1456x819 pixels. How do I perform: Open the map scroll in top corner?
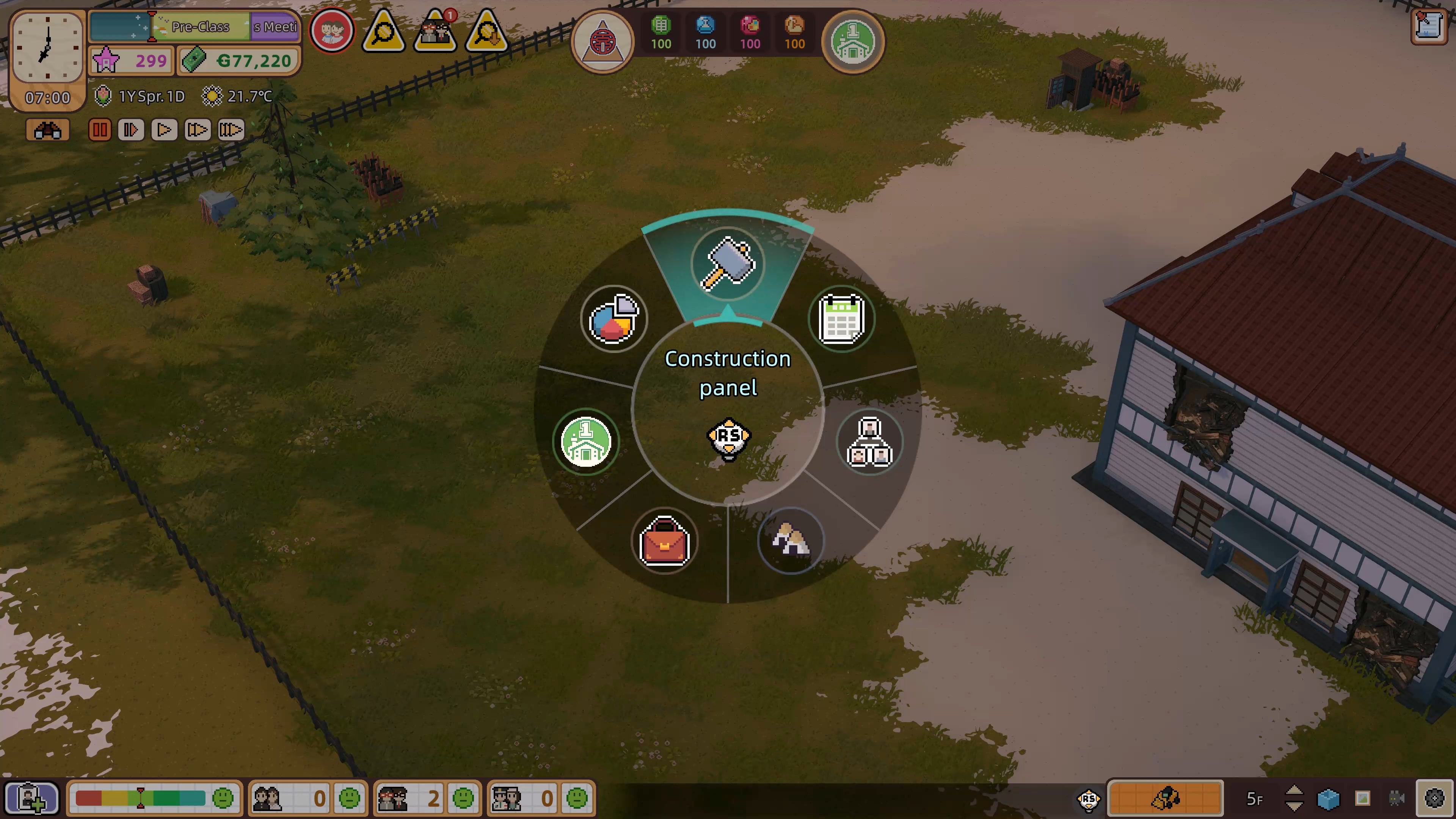(x=1428, y=26)
